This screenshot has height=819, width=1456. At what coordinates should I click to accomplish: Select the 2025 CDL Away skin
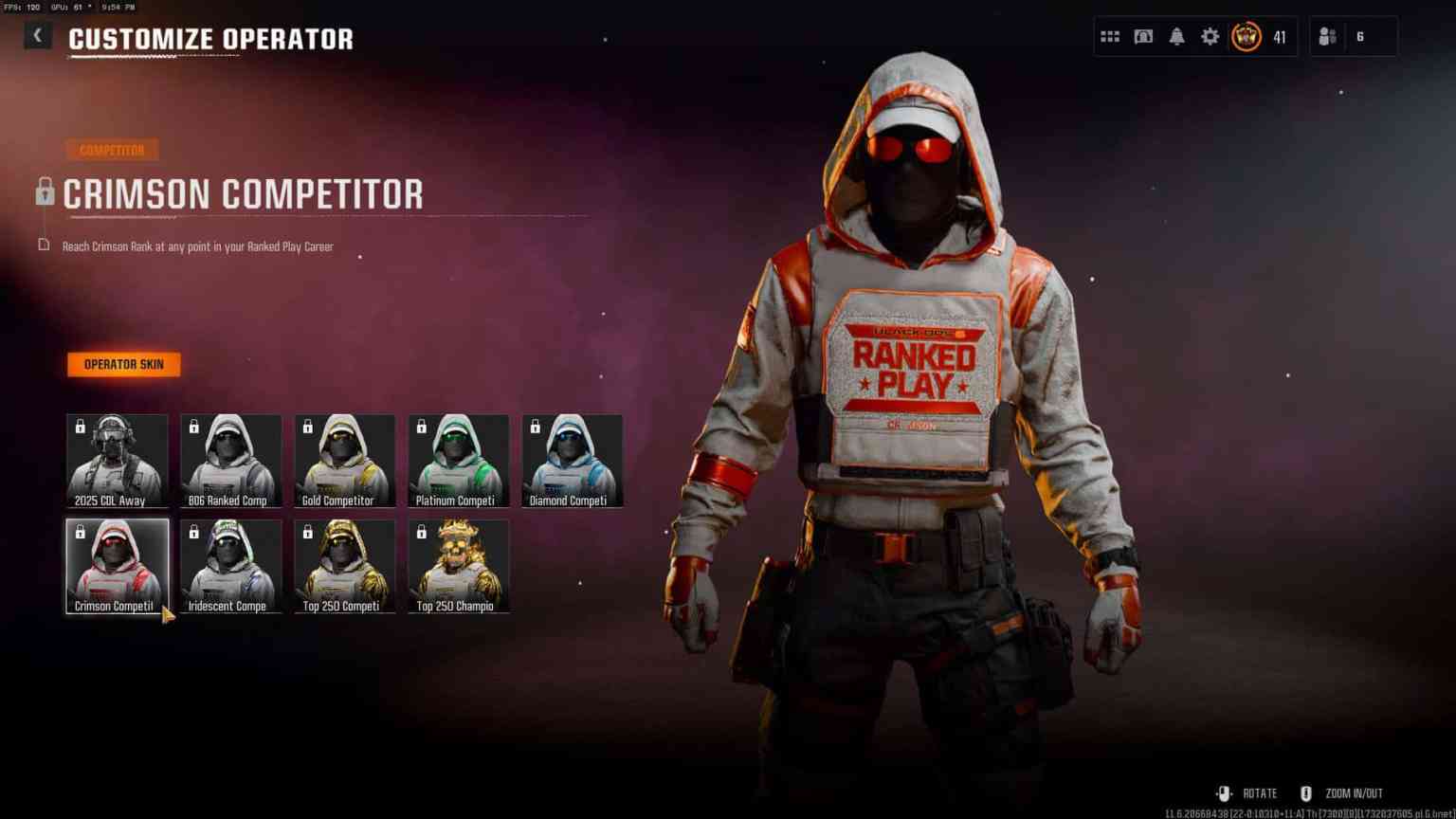[x=116, y=460]
